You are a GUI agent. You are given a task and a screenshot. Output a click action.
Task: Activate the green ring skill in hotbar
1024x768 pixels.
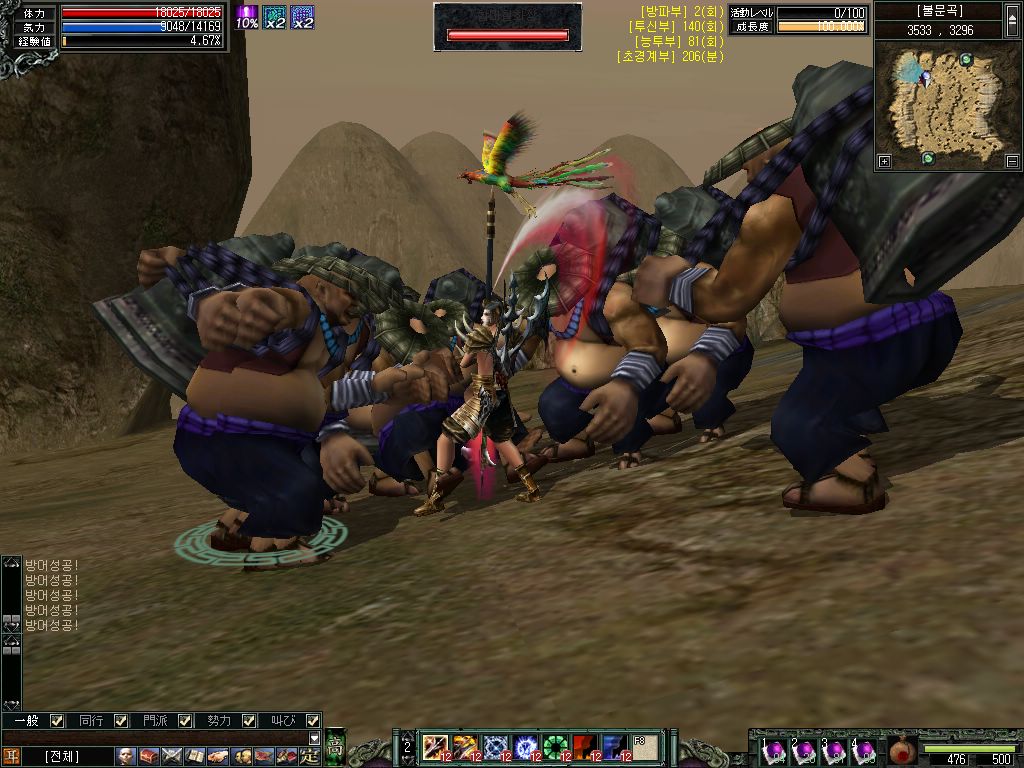[x=555, y=746]
